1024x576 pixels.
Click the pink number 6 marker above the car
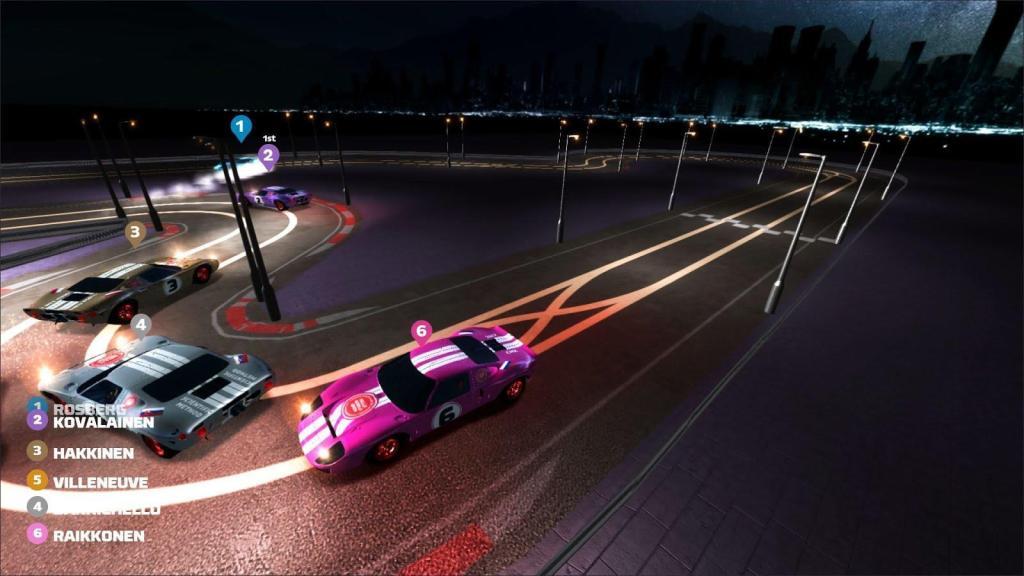click(421, 331)
